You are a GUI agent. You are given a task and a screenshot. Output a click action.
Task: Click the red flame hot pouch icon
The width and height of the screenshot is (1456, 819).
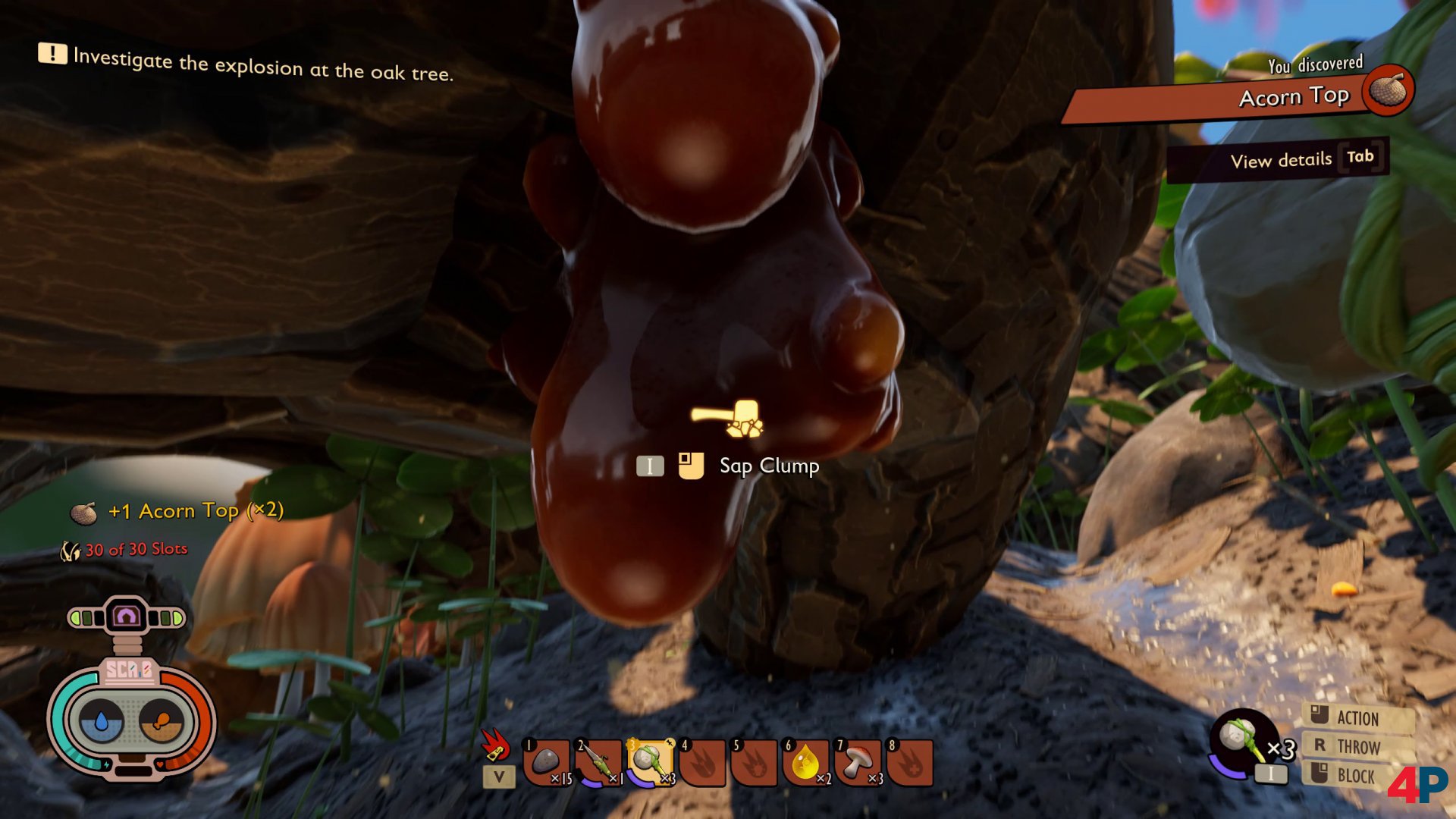[x=496, y=745]
